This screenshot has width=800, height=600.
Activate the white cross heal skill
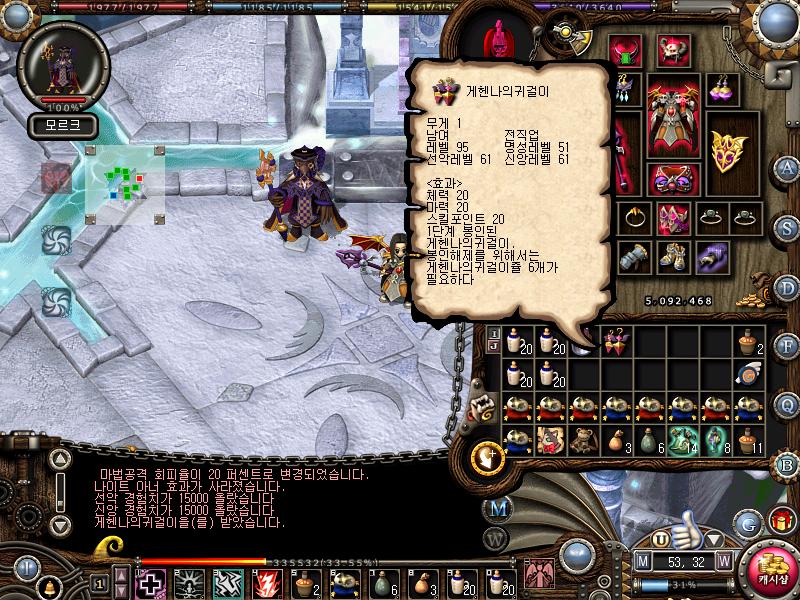pyautogui.click(x=150, y=582)
